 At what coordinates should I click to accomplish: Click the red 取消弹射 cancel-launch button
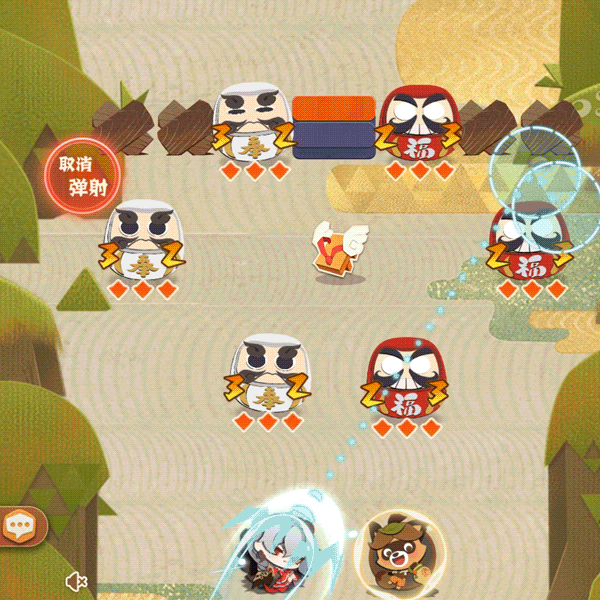point(82,175)
